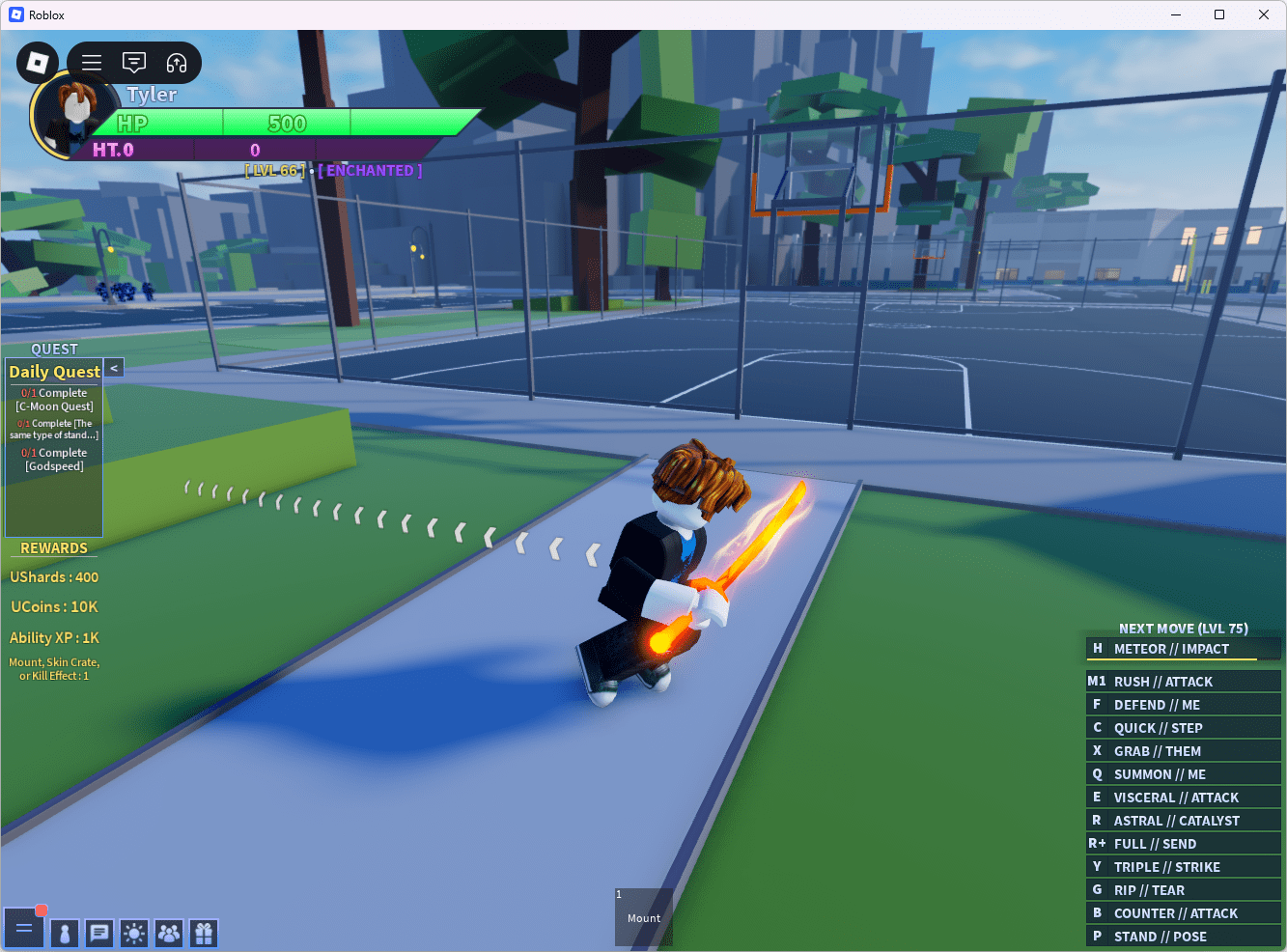Image resolution: width=1287 pixels, height=952 pixels.
Task: Open the chat bubble at the top
Action: [x=133, y=62]
